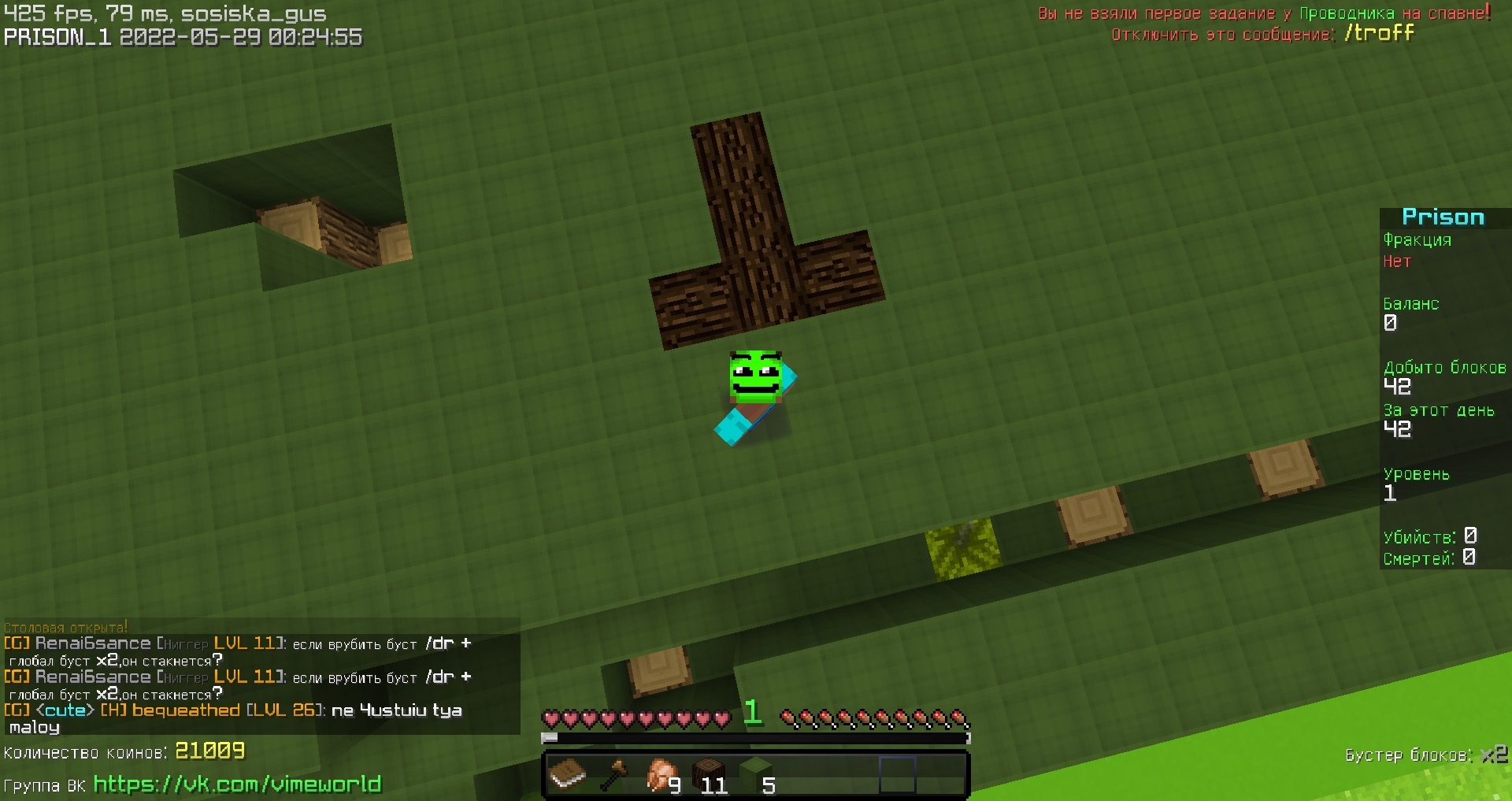1512x801 pixels.
Task: Click the /troff command to disable the message
Action: [1383, 33]
